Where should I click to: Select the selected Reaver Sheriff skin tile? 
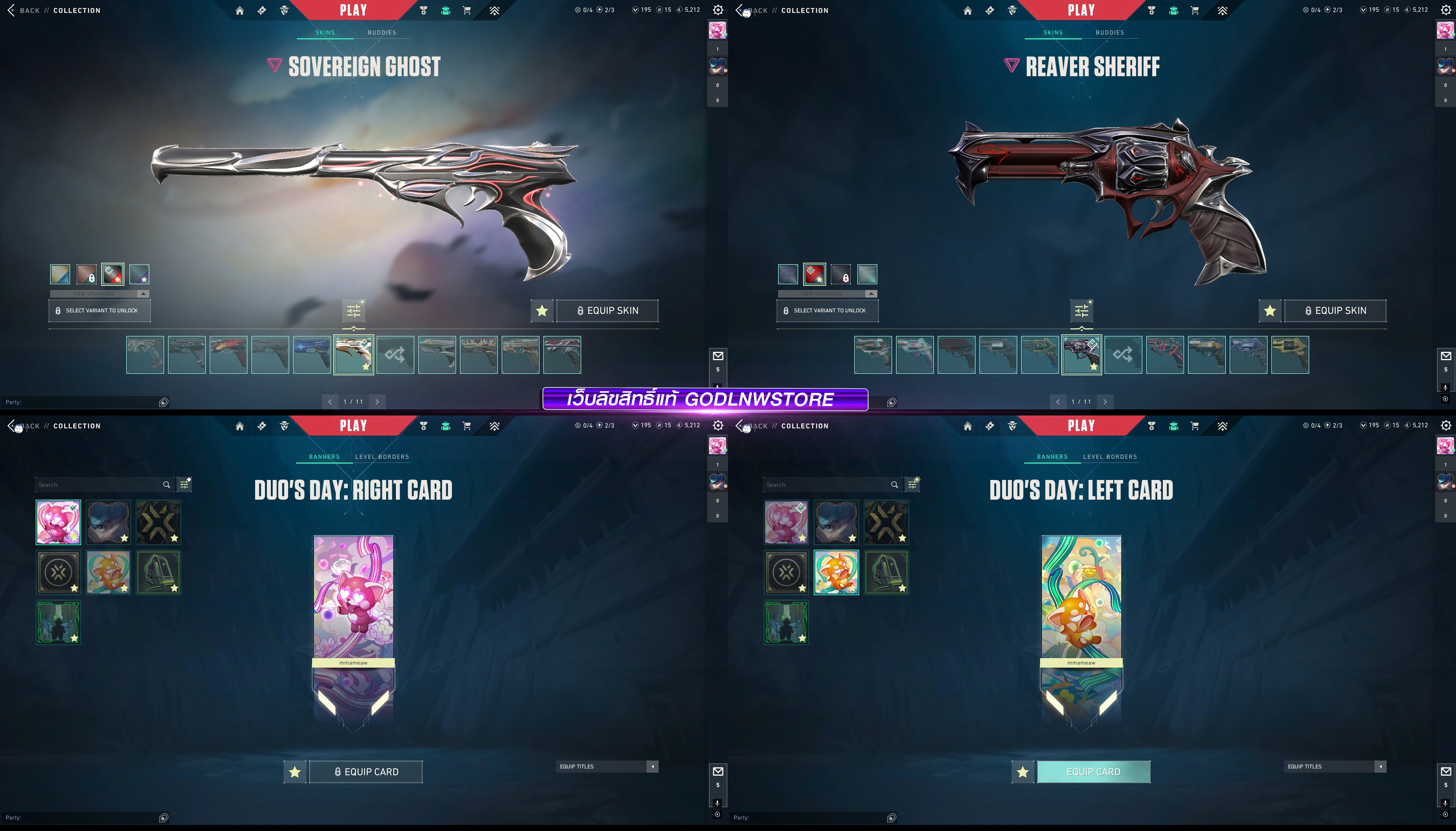1081,354
